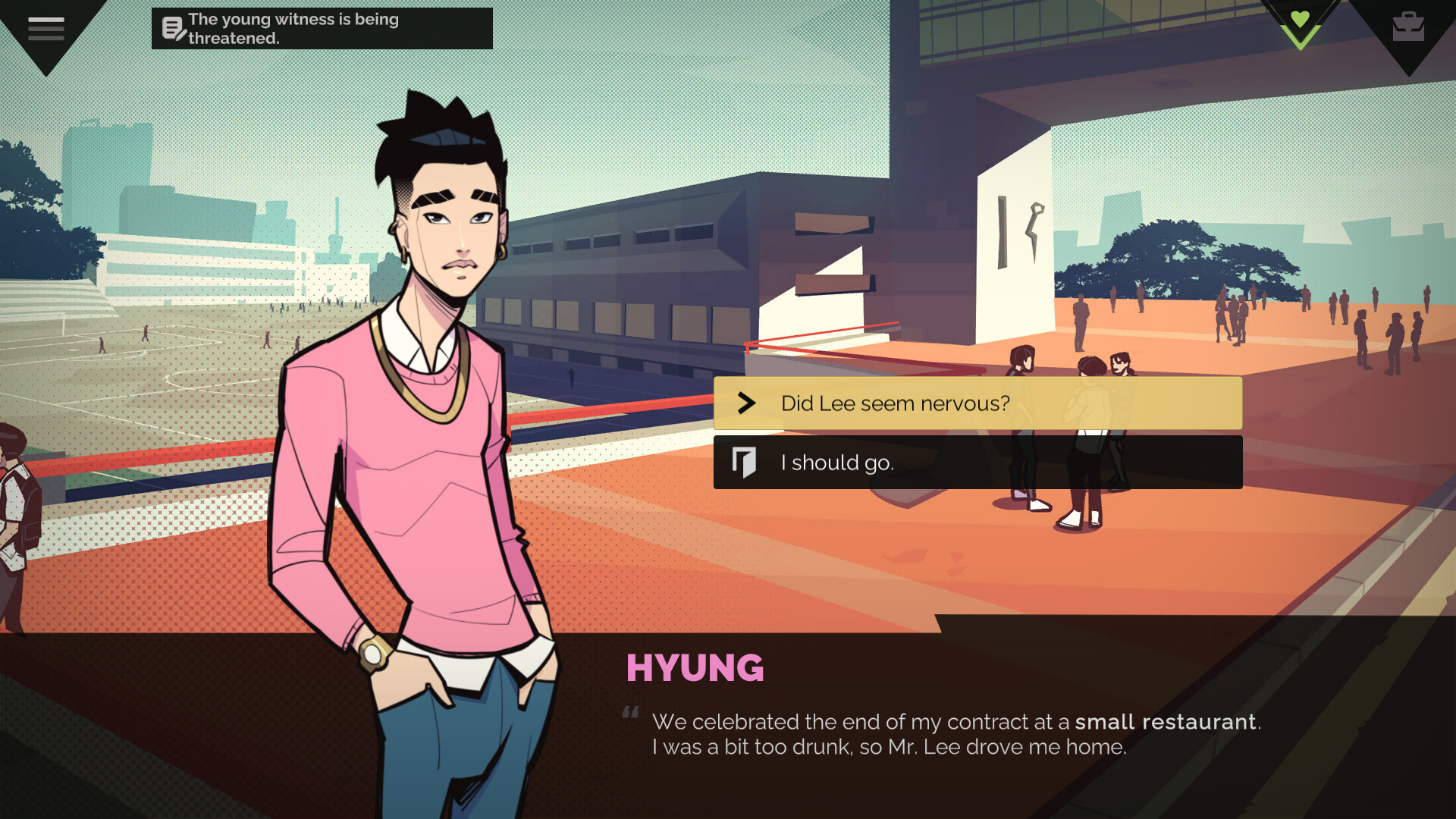Click the green chevron under the heart icon
The height and width of the screenshot is (819, 1456).
click(x=1298, y=39)
